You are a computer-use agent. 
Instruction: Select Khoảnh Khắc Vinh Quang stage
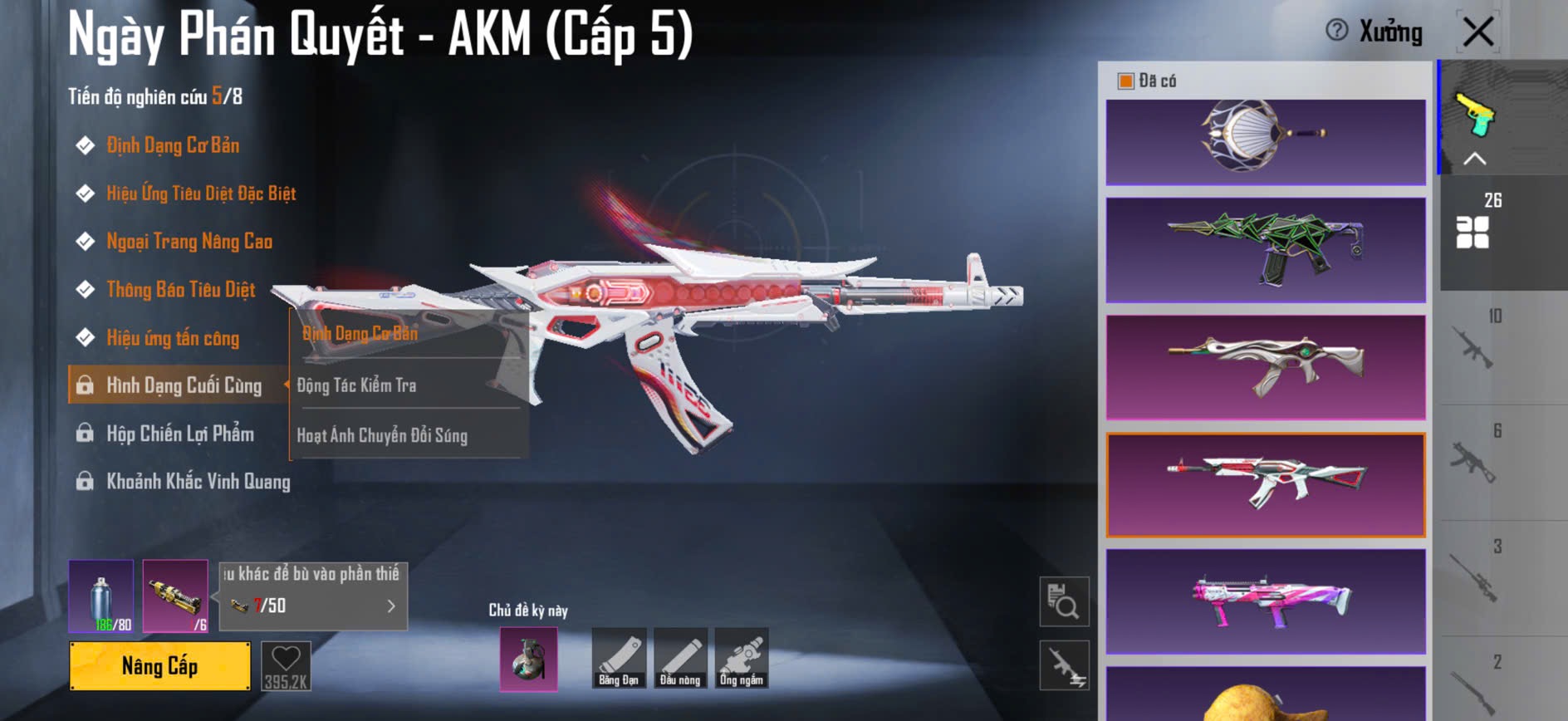point(198,482)
